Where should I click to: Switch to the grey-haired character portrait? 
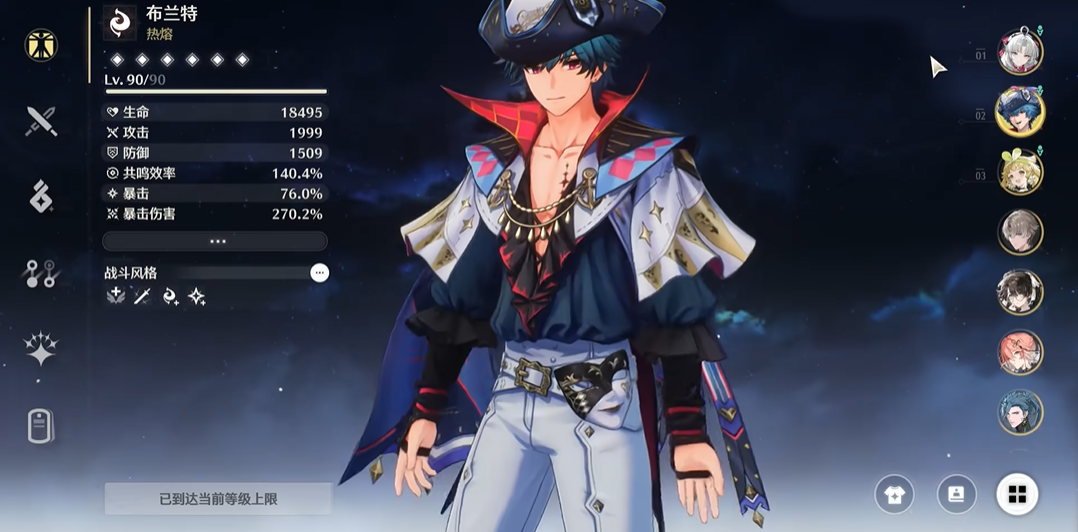1020,232
